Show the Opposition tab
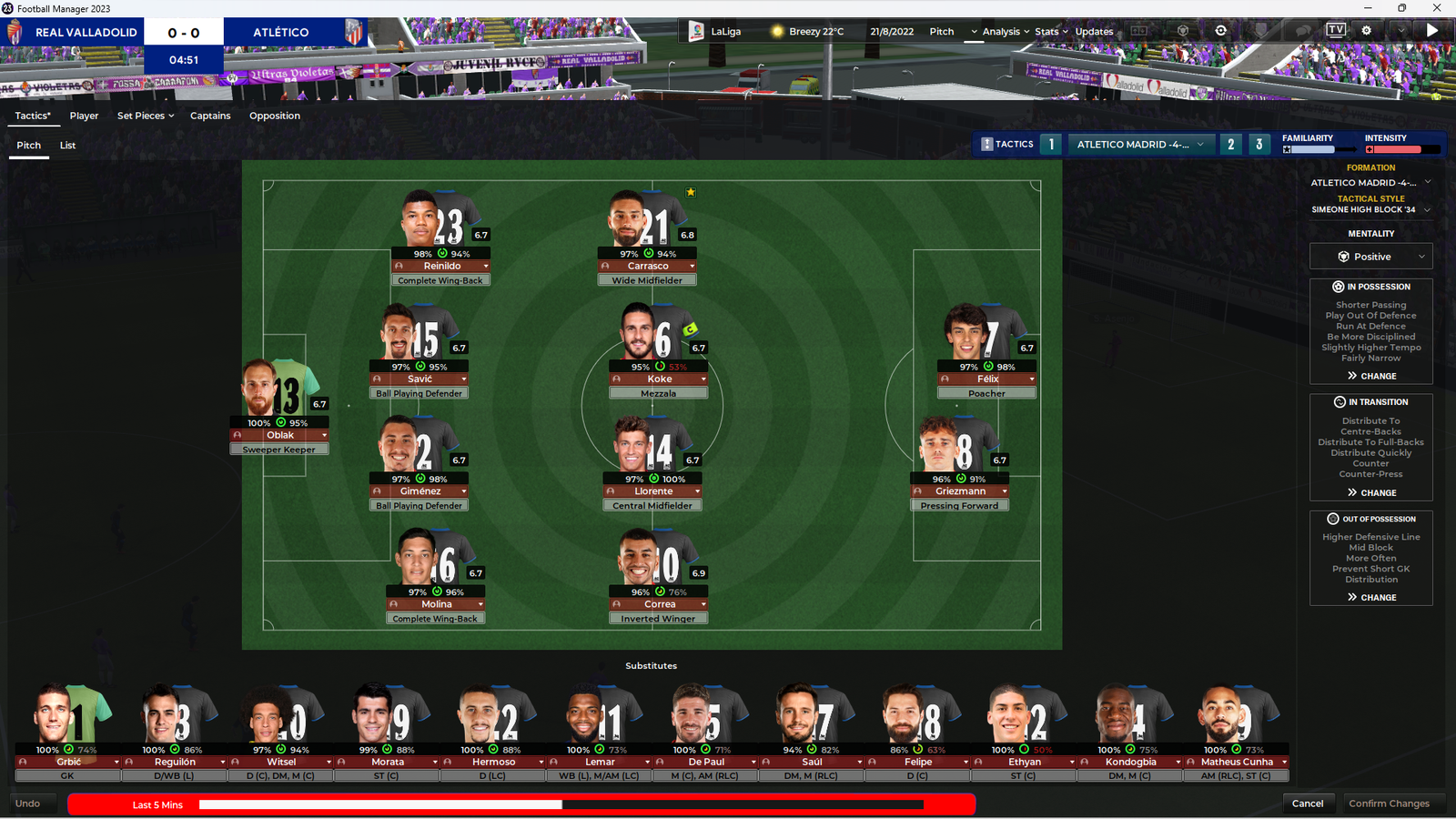 coord(275,116)
